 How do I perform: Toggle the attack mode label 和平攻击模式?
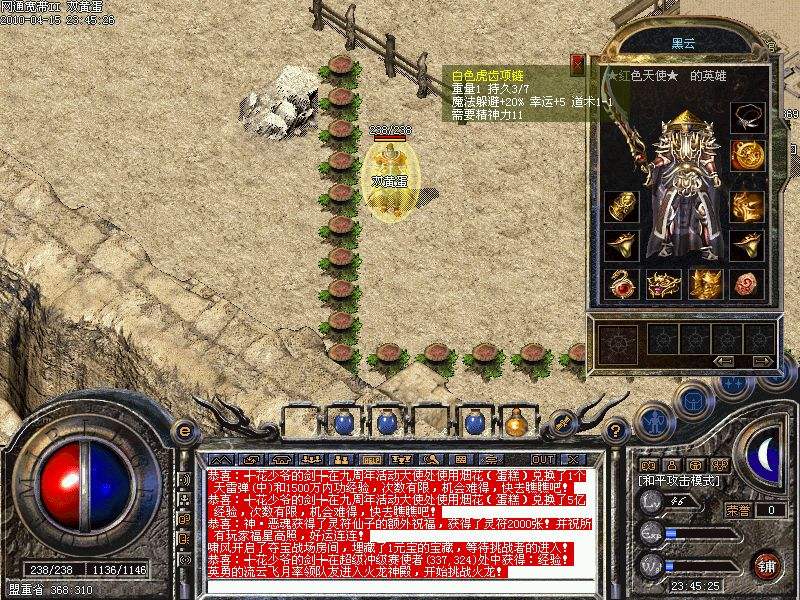click(678, 482)
